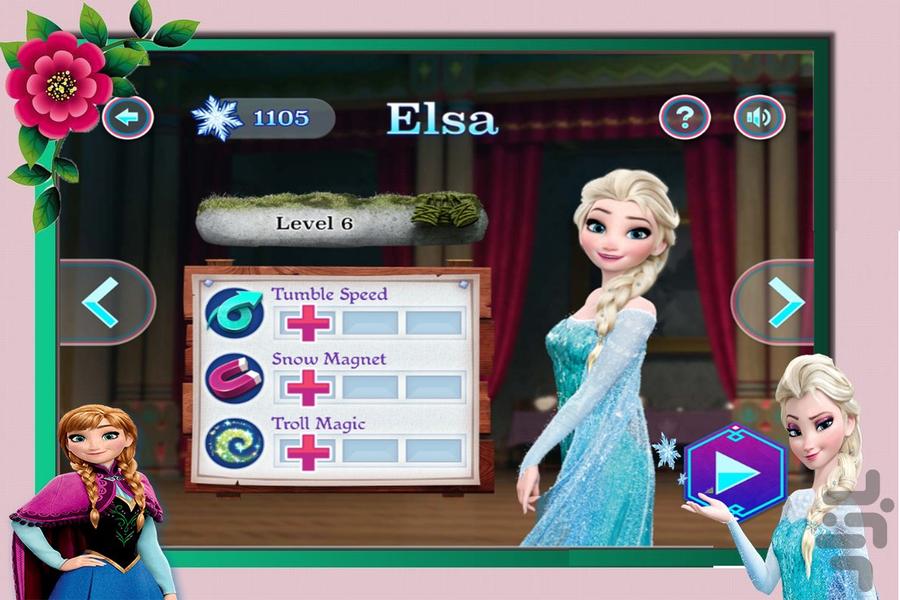The height and width of the screenshot is (600, 900).
Task: Open the question mark help button
Action: (684, 118)
